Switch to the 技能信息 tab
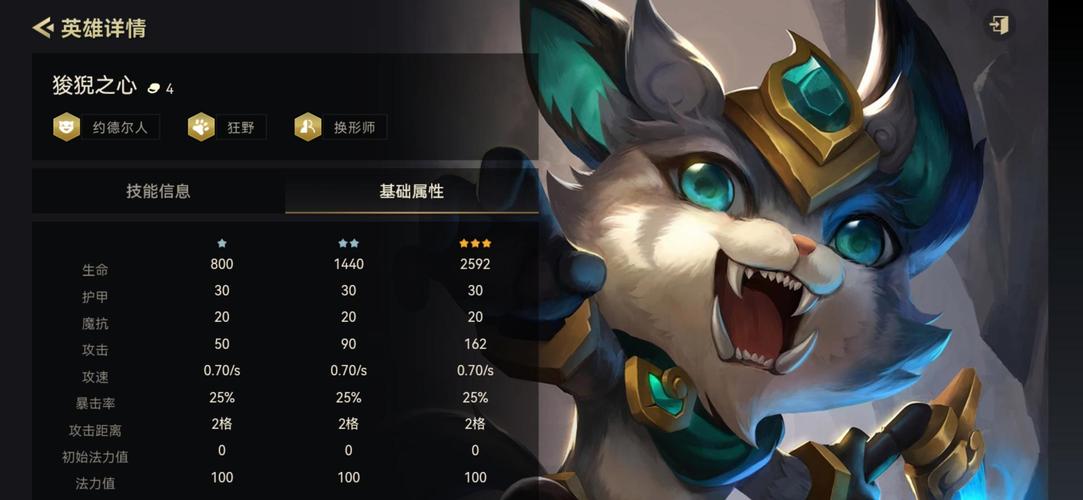Image resolution: width=1083 pixels, height=500 pixels. coord(158,191)
